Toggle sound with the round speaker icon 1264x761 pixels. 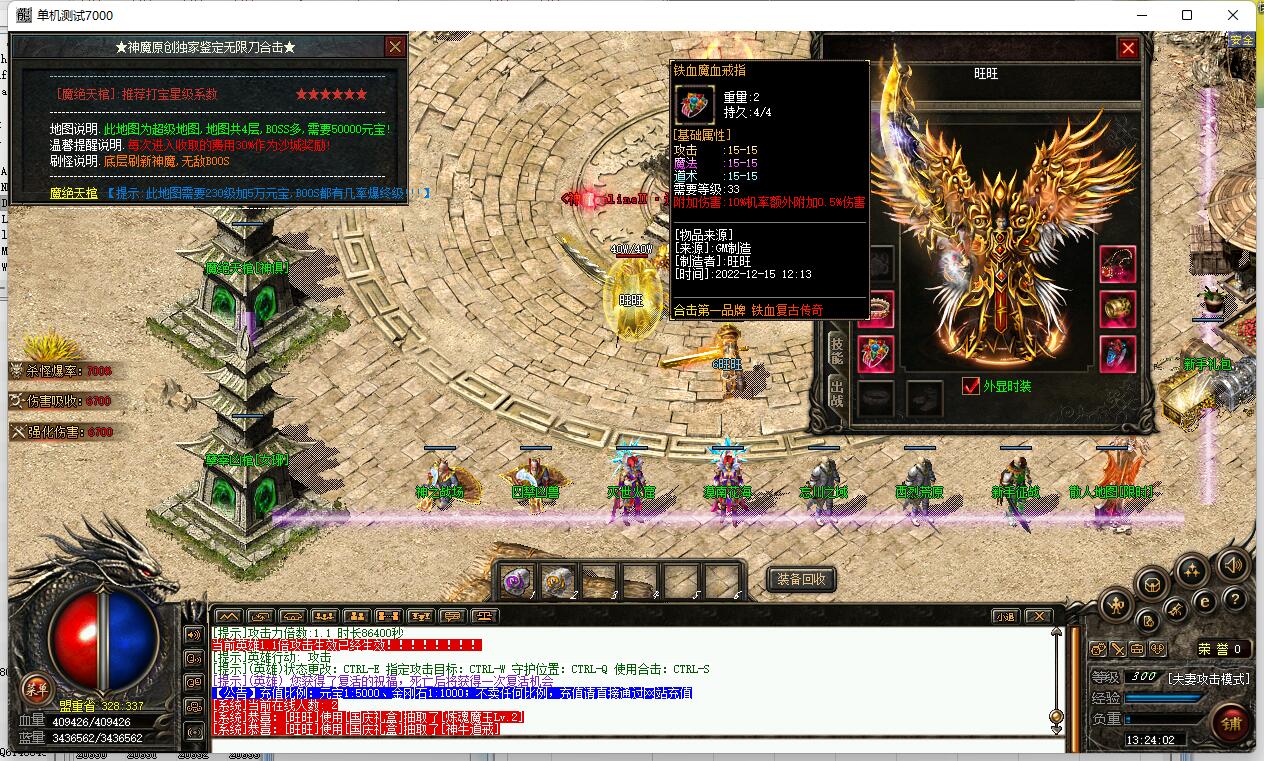tap(1233, 565)
